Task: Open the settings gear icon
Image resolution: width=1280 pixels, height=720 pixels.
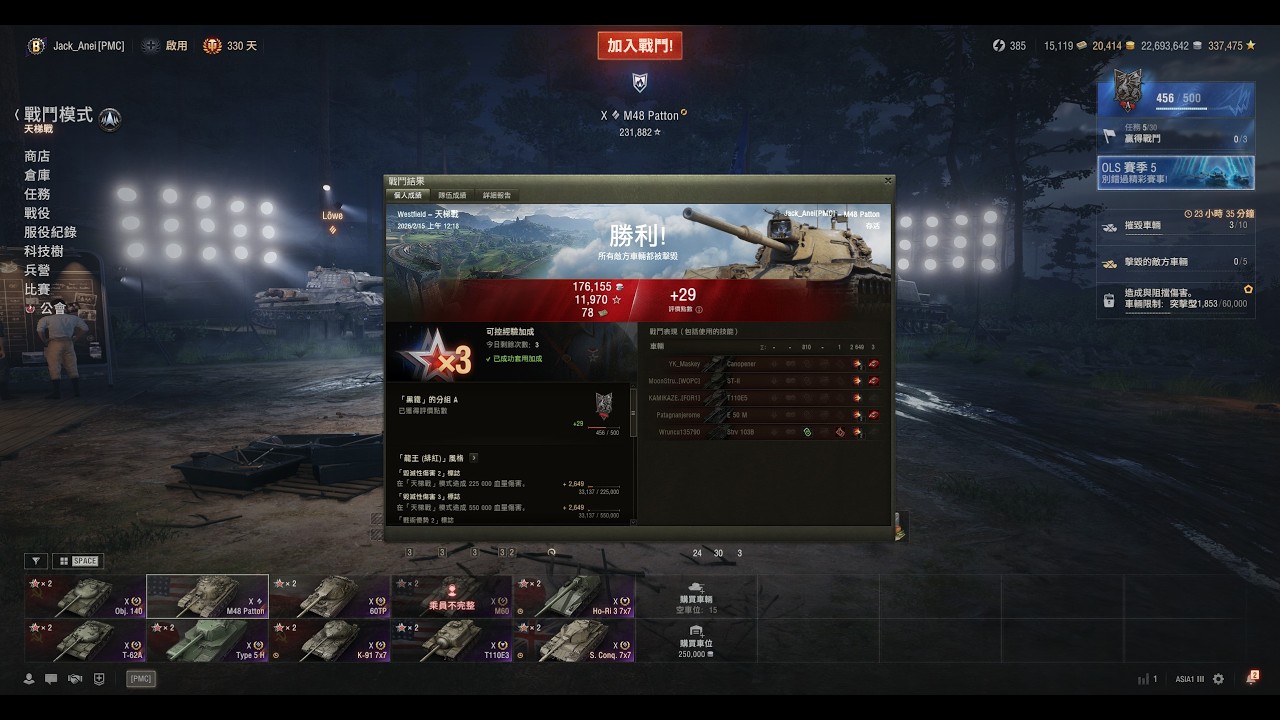Action: tap(1218, 679)
